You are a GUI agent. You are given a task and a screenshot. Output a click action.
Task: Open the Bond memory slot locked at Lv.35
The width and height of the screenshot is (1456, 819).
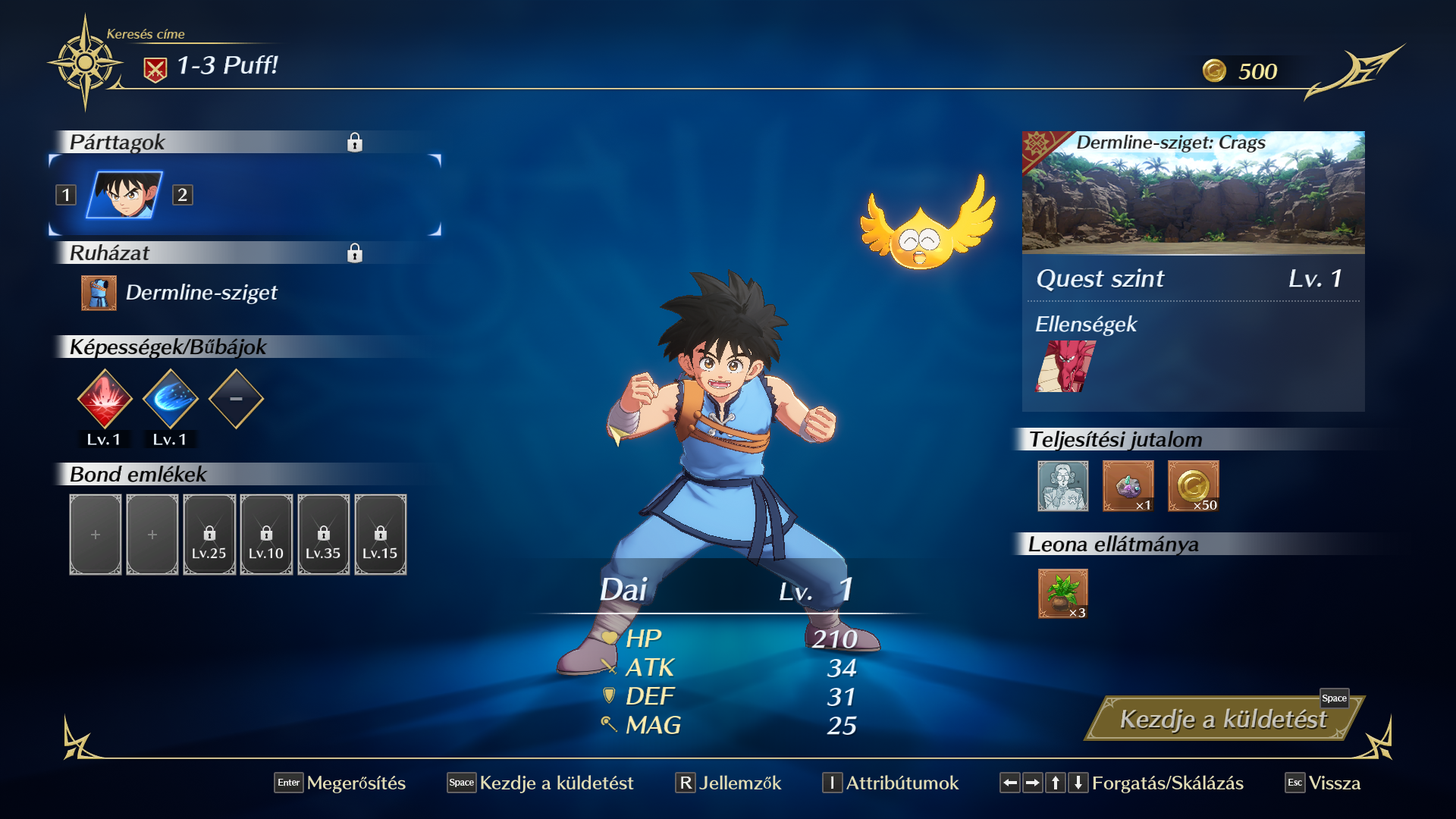pos(323,535)
